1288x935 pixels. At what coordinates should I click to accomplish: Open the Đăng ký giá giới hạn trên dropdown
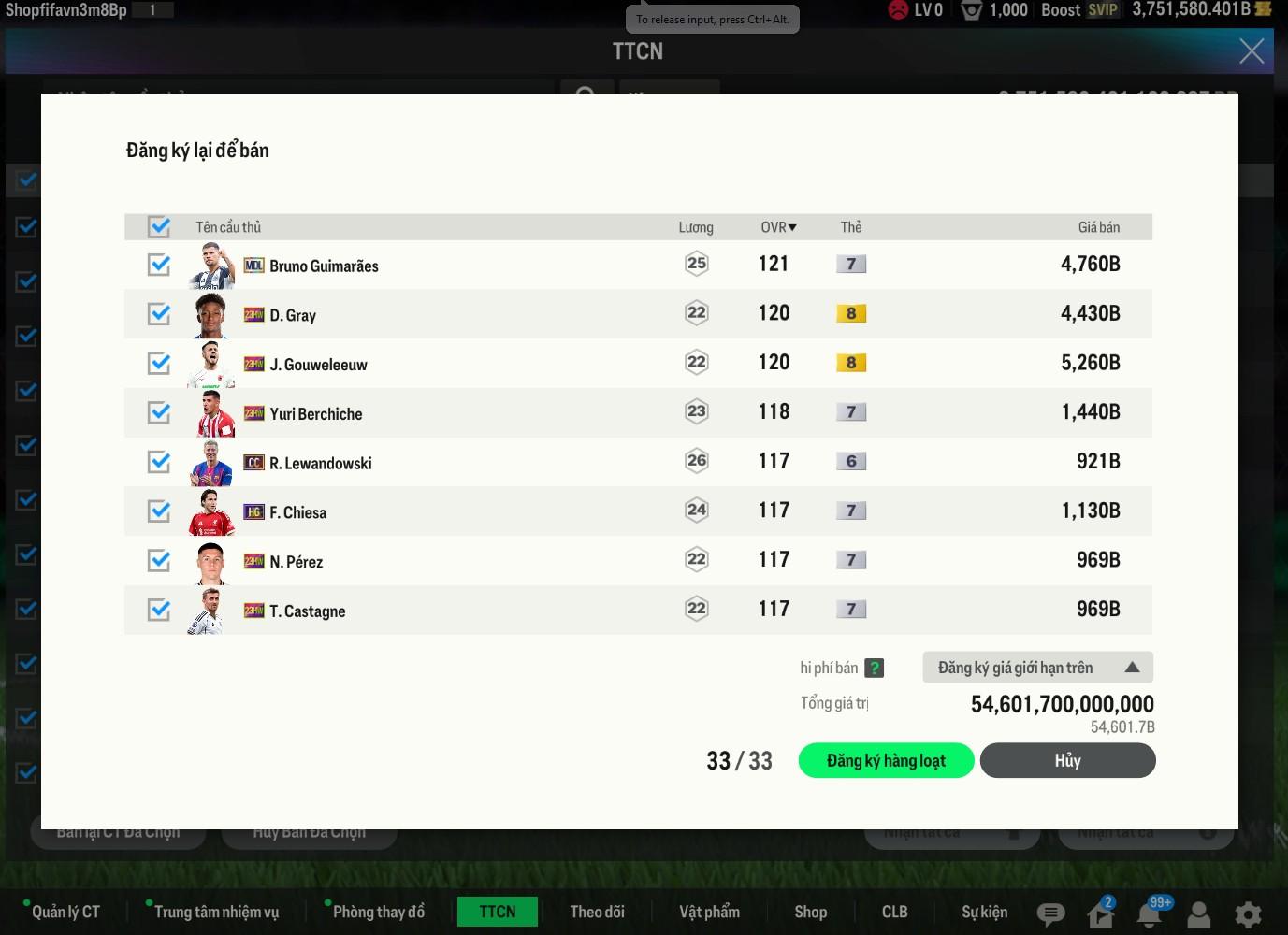click(x=1037, y=668)
